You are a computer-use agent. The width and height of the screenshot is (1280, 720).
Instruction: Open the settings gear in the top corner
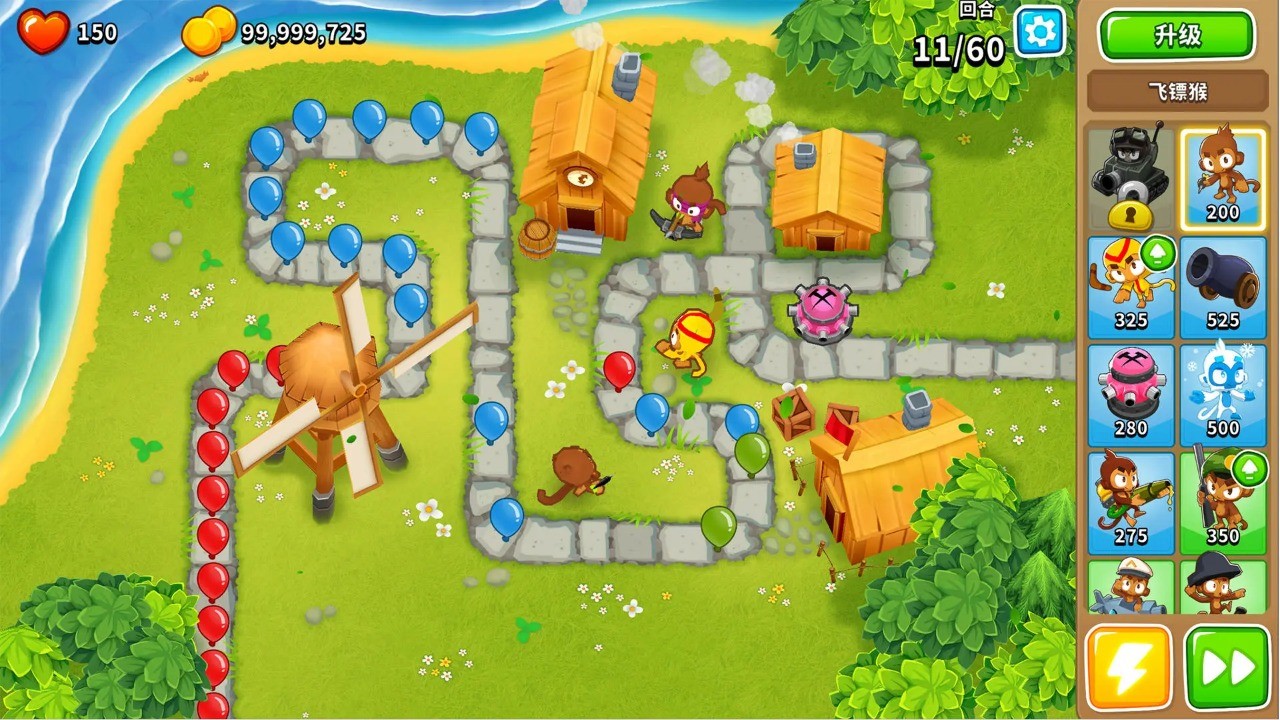pyautogui.click(x=1038, y=31)
